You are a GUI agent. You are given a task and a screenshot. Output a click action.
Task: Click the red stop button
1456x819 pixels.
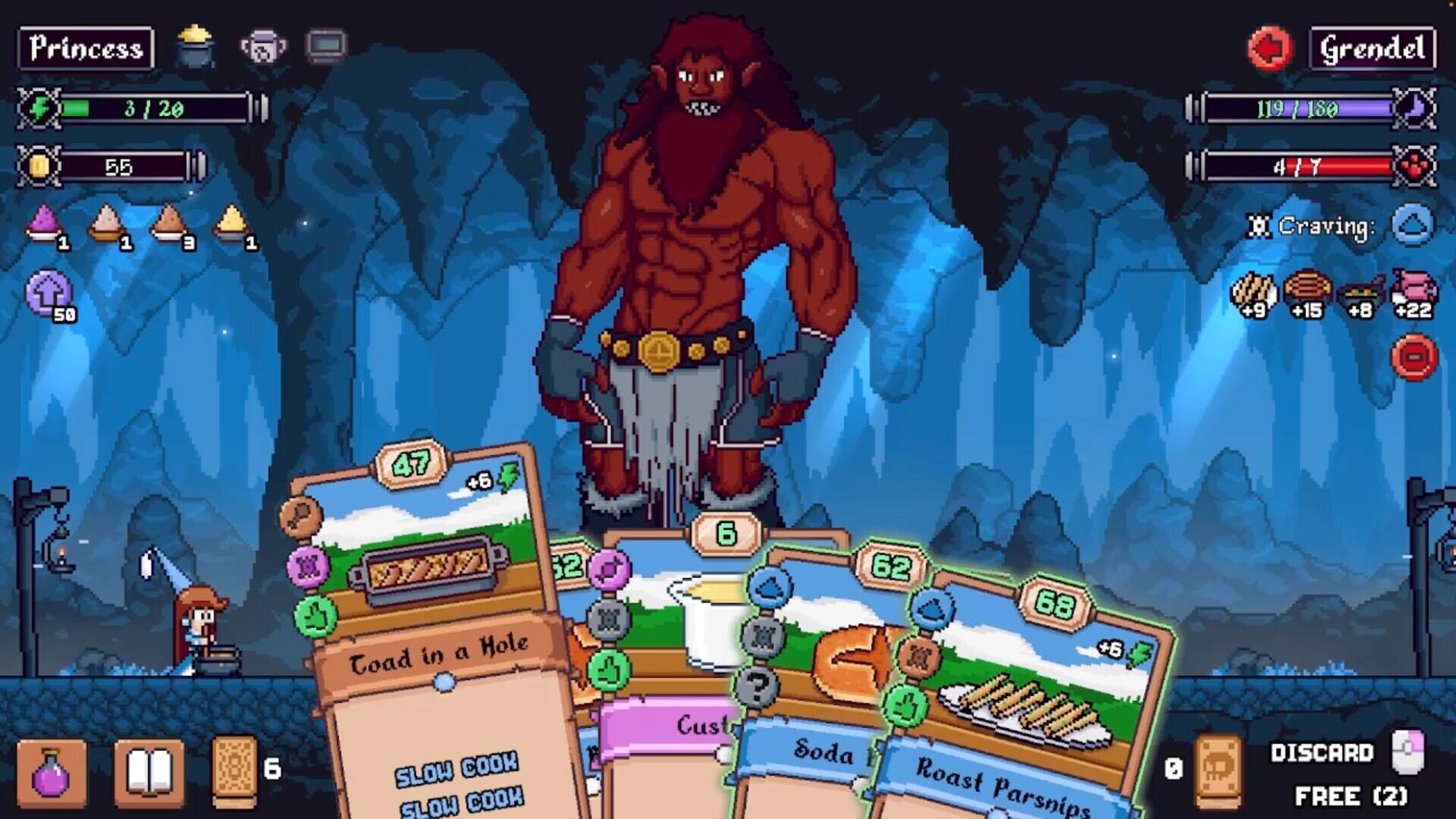click(x=1414, y=356)
